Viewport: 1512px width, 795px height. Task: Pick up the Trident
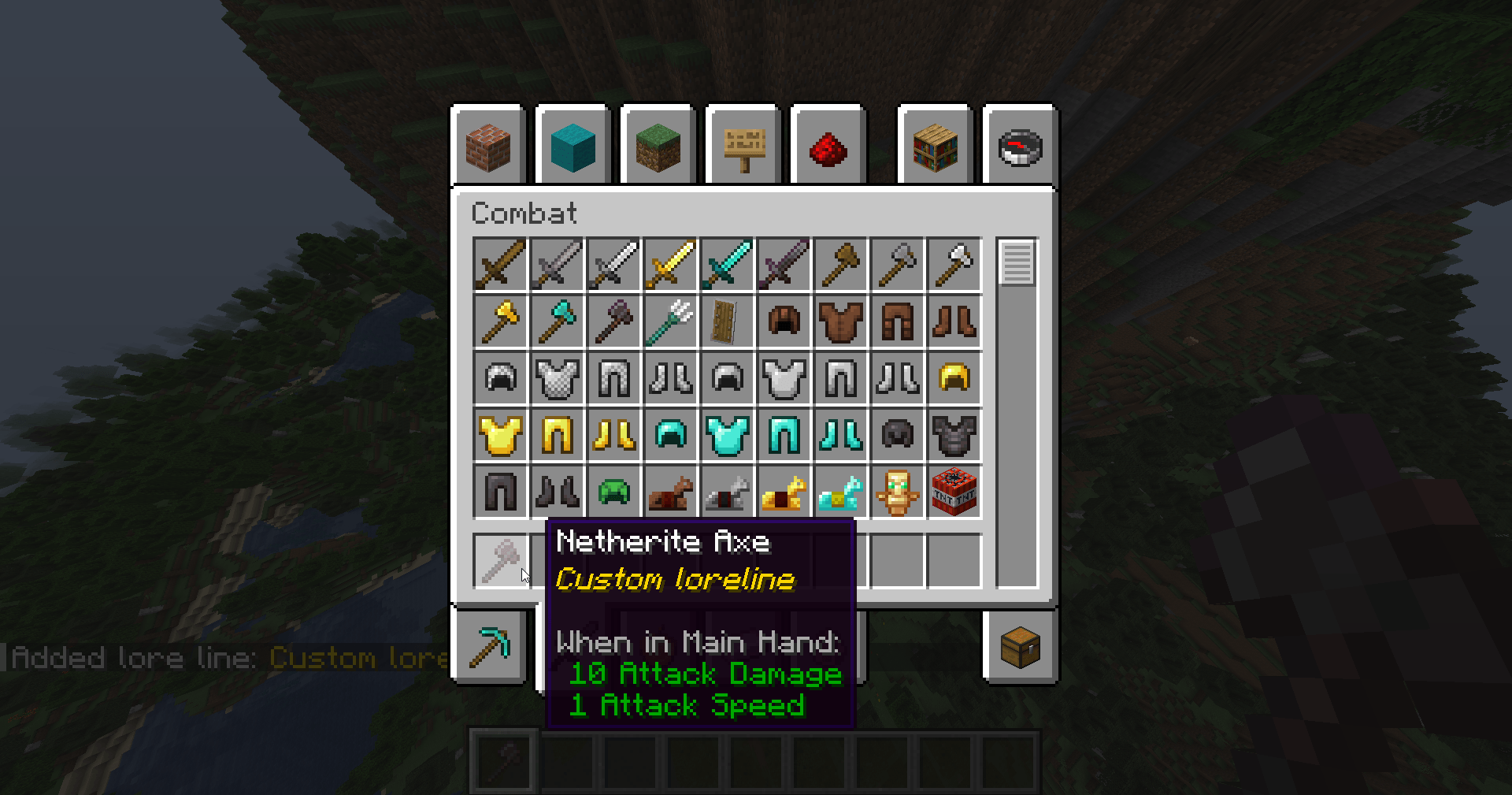point(670,321)
